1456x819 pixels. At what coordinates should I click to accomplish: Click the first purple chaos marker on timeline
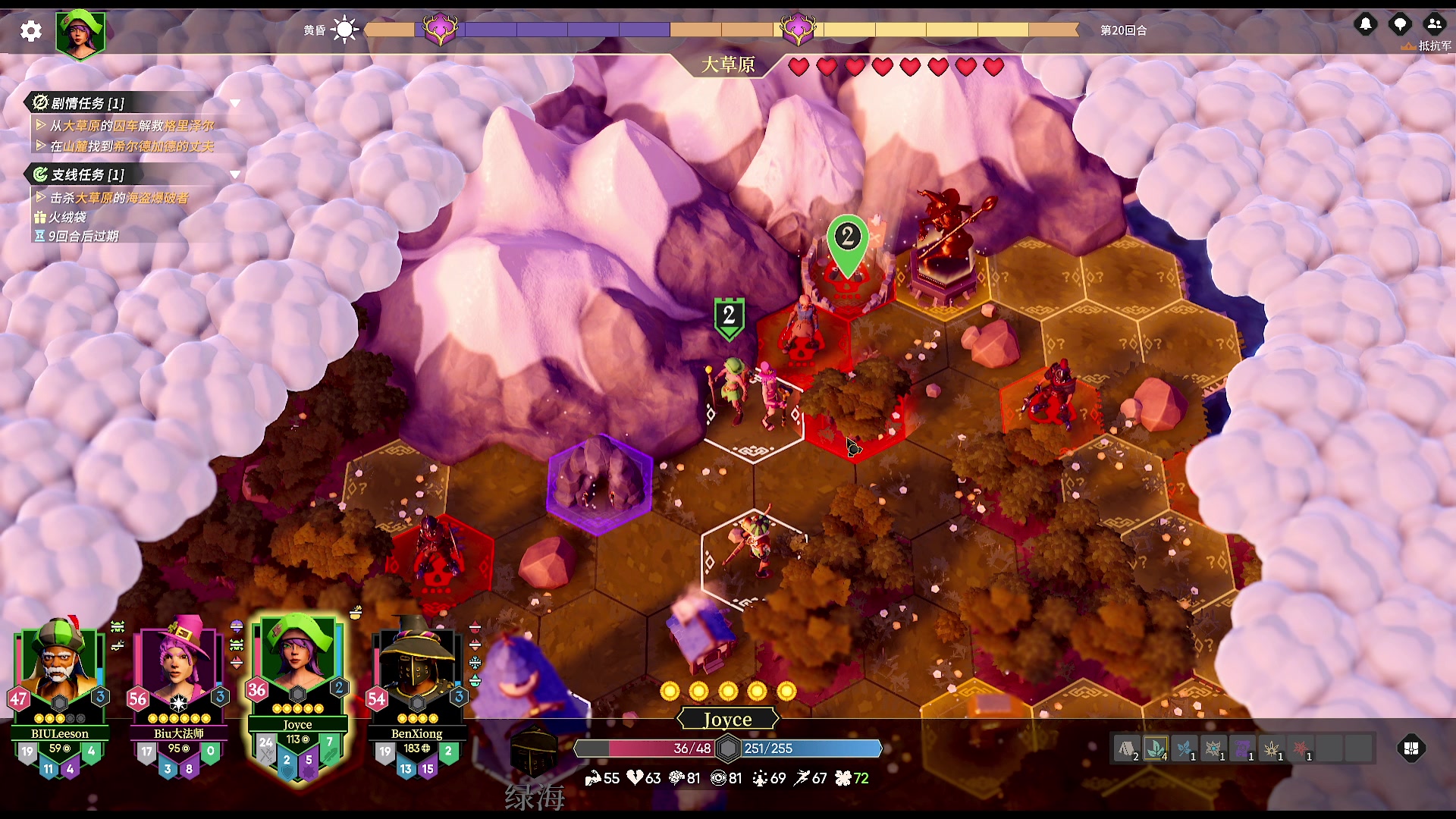(x=441, y=30)
